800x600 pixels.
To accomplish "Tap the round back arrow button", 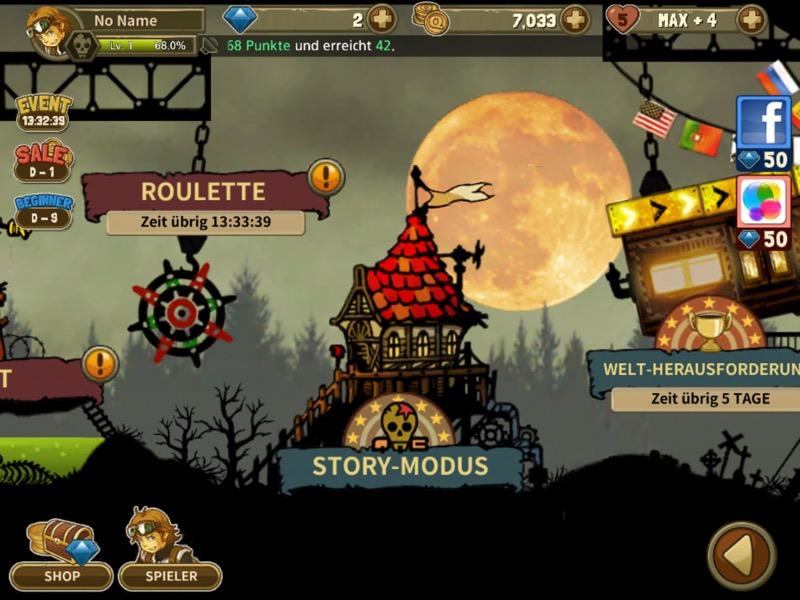I will [x=741, y=556].
